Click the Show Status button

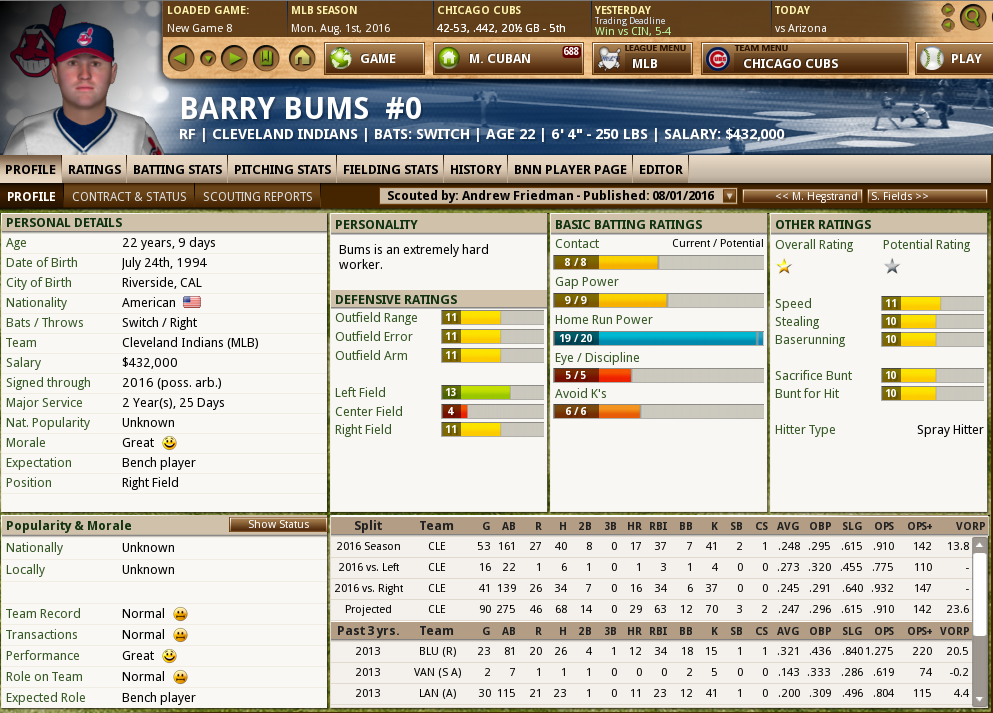click(x=278, y=525)
